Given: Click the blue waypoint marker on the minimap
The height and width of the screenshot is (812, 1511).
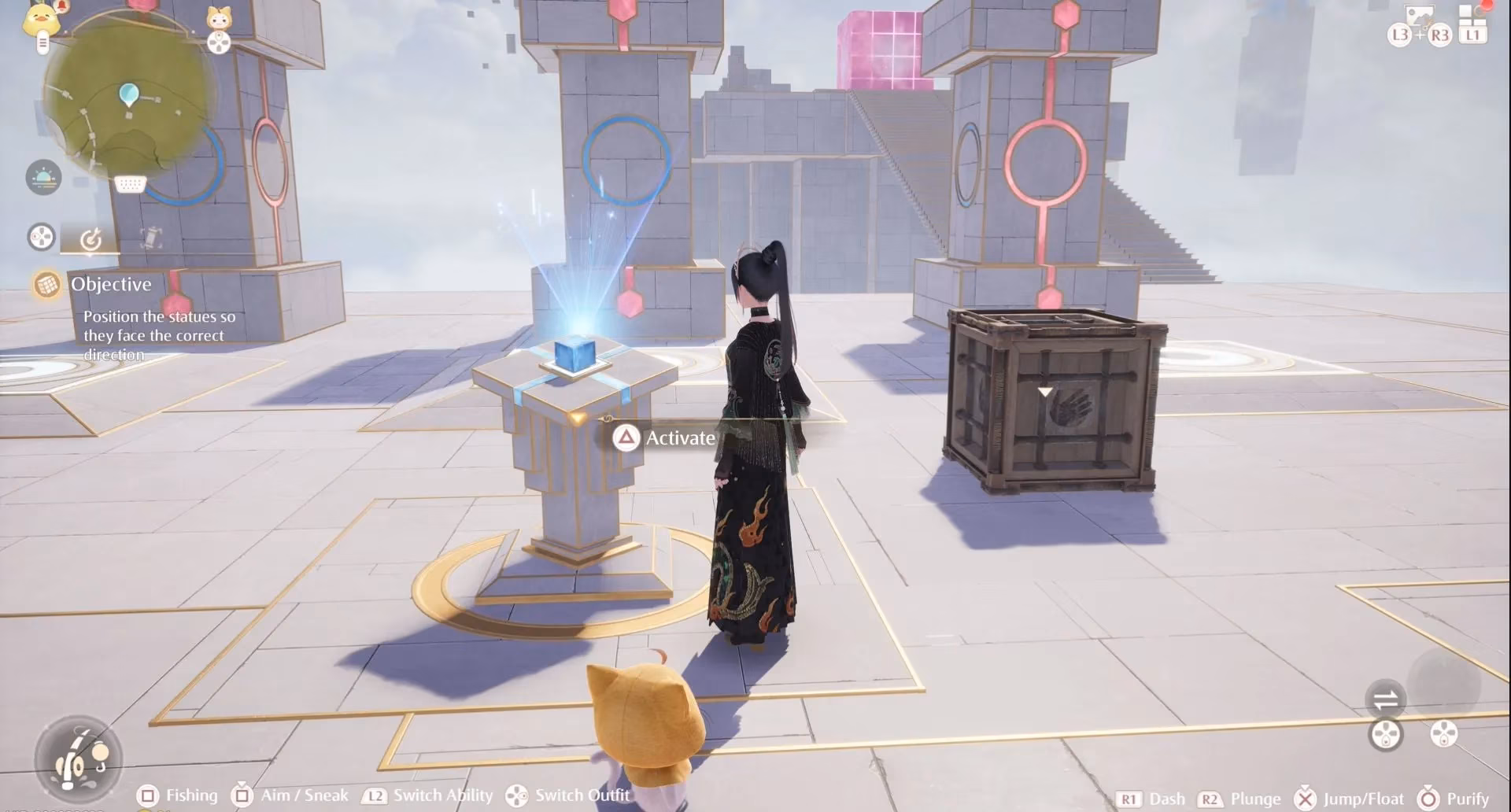Looking at the screenshot, I should [x=129, y=94].
